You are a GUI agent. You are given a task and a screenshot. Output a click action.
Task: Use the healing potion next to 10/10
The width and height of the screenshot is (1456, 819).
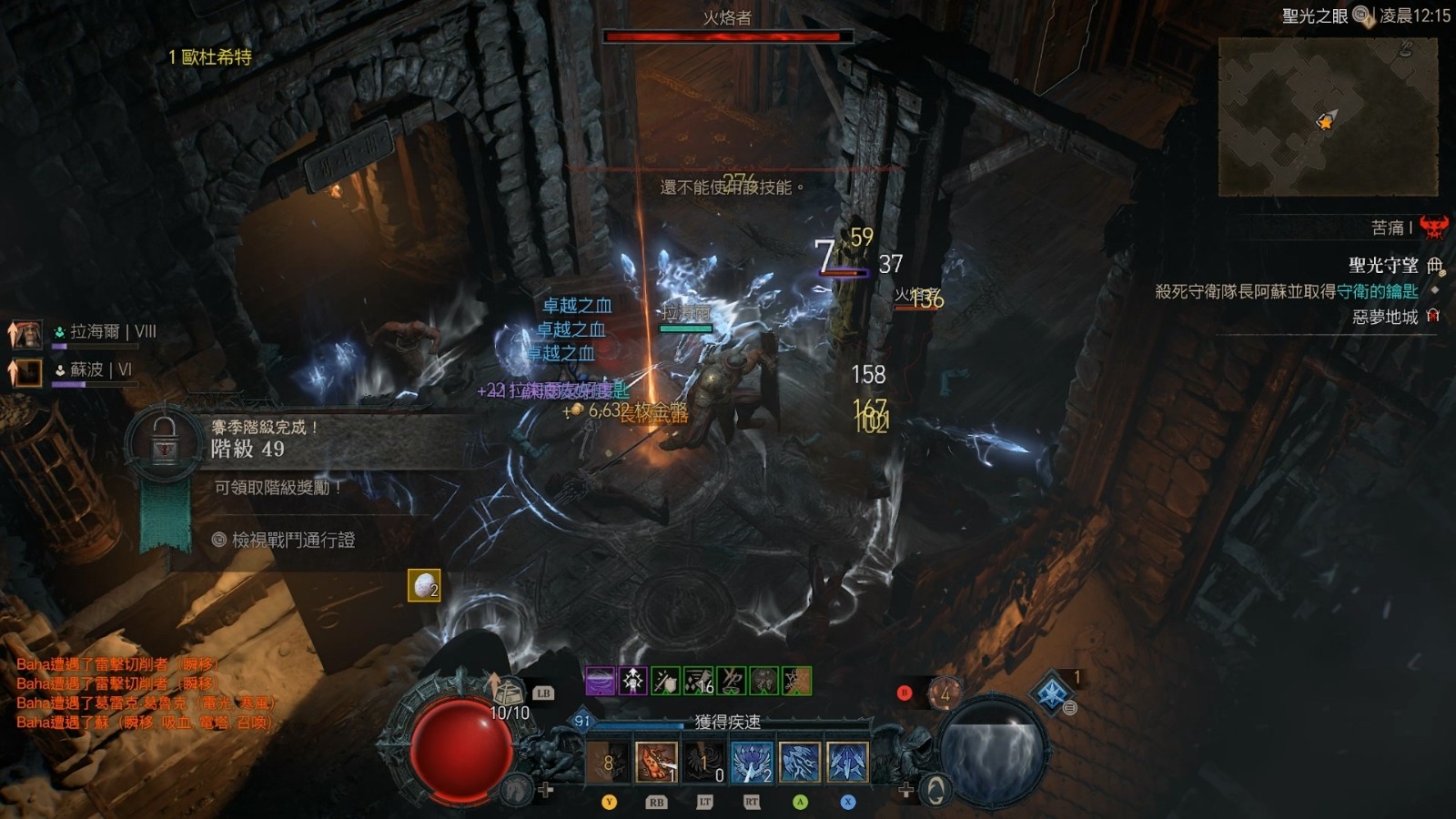click(509, 692)
